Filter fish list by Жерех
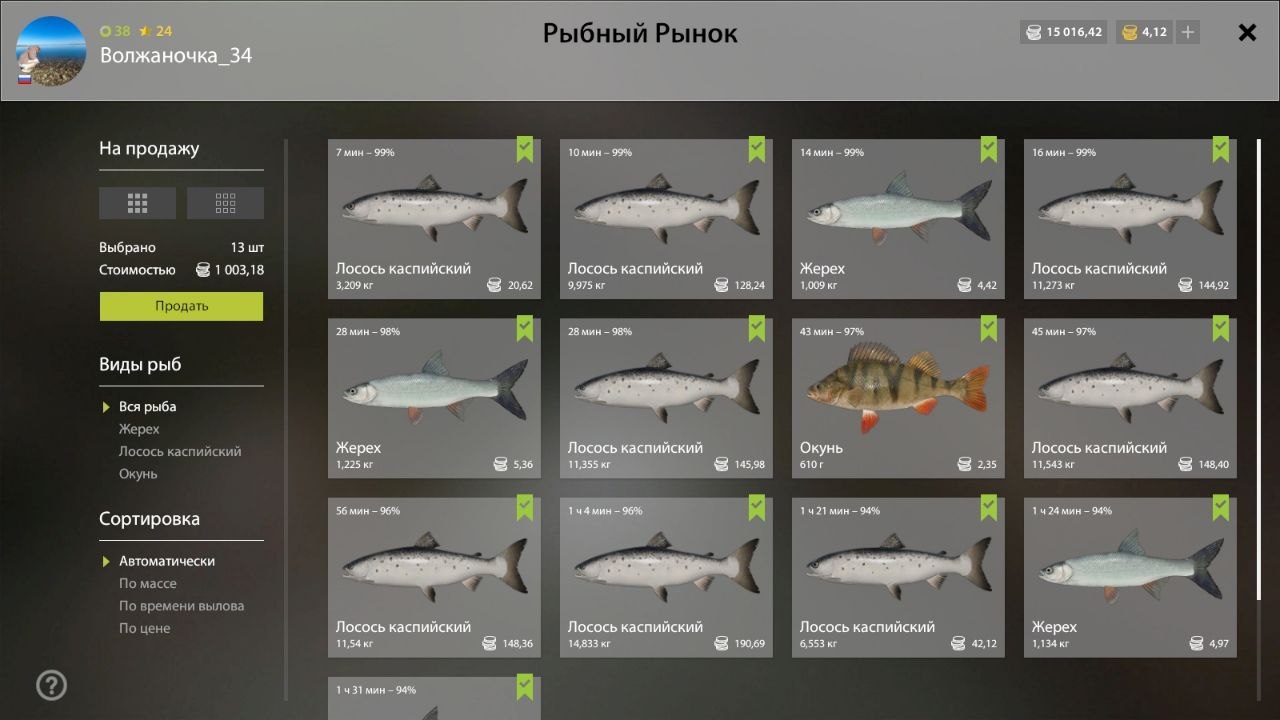The image size is (1280, 720). pyautogui.click(x=139, y=429)
